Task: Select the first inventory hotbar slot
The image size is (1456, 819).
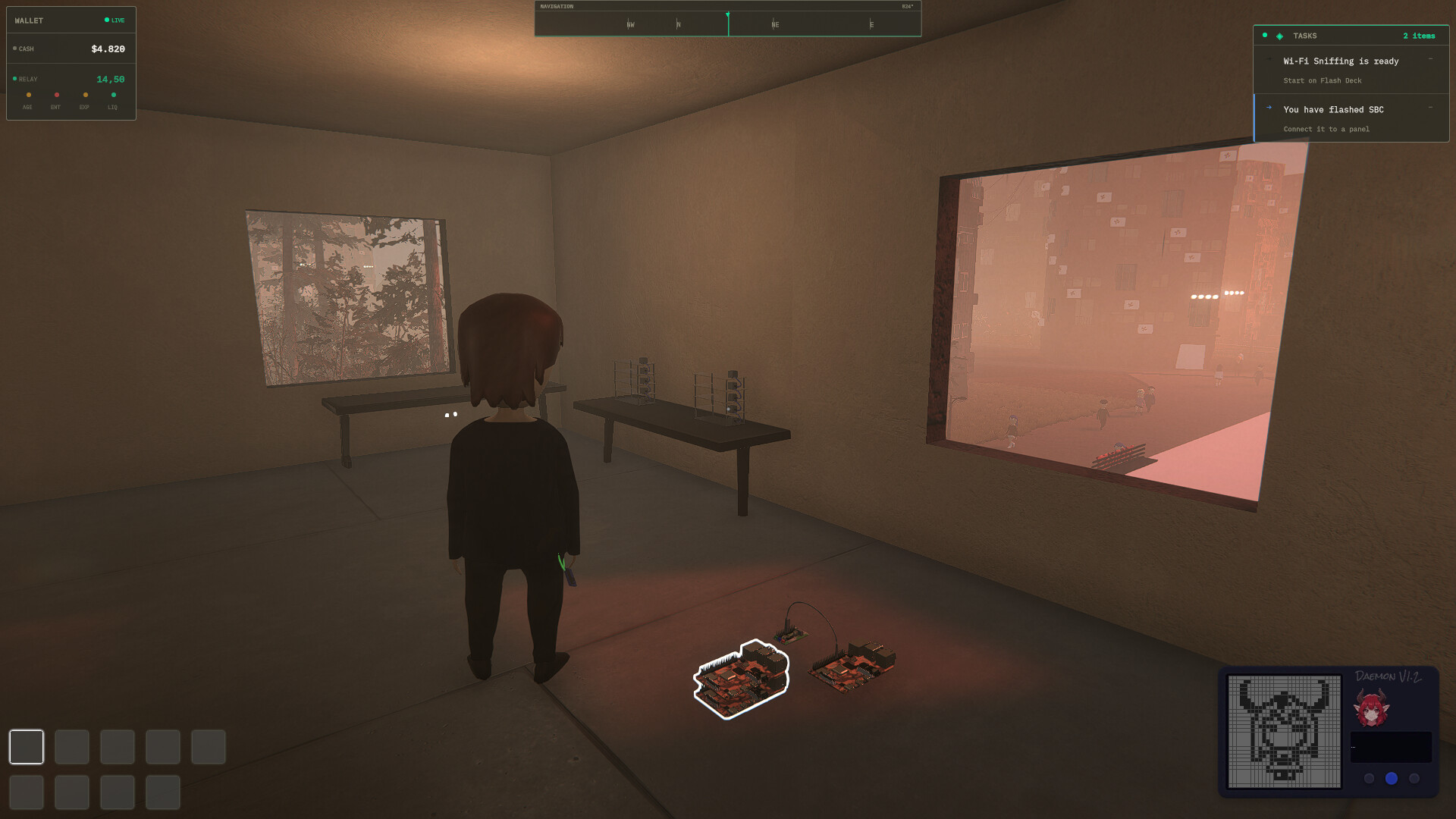Action: coord(27,747)
